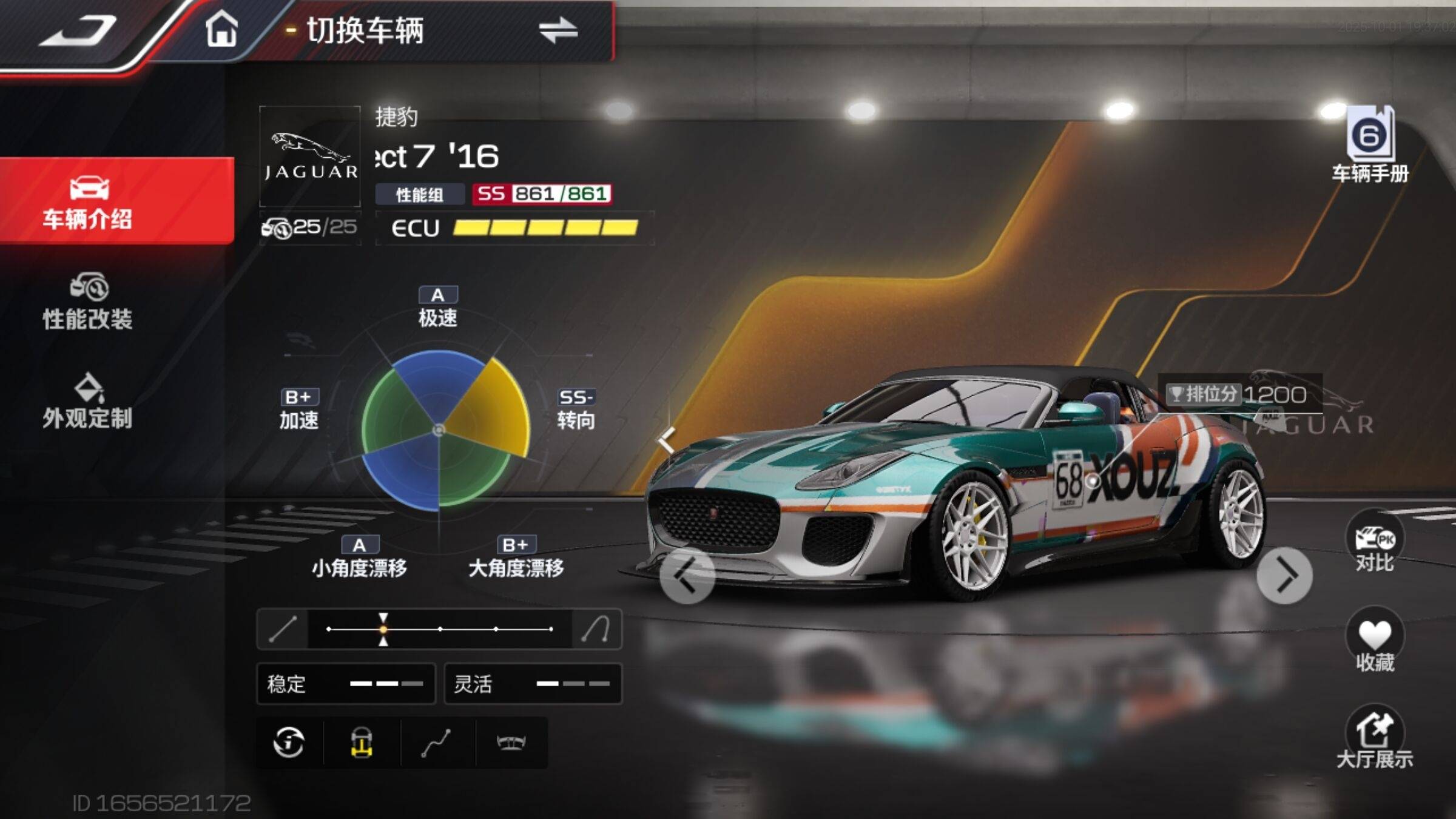1456x819 pixels.
Task: Show the previous car with left arrow
Action: point(687,576)
